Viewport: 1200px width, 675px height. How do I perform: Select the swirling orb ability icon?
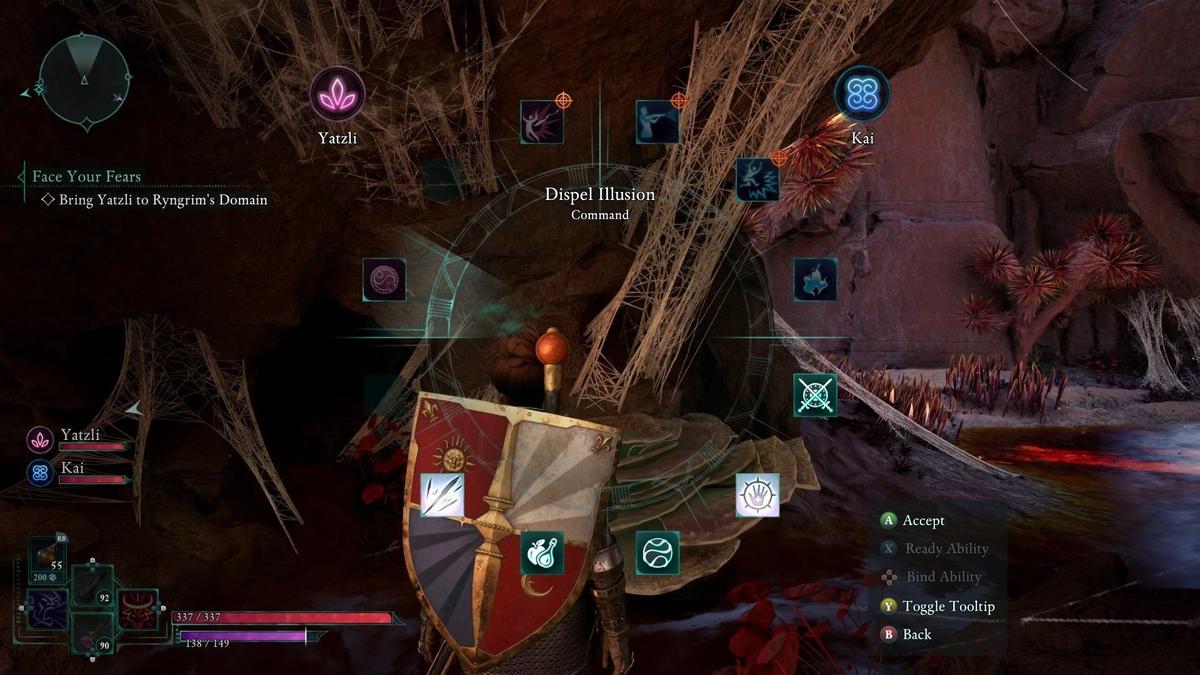pos(657,552)
